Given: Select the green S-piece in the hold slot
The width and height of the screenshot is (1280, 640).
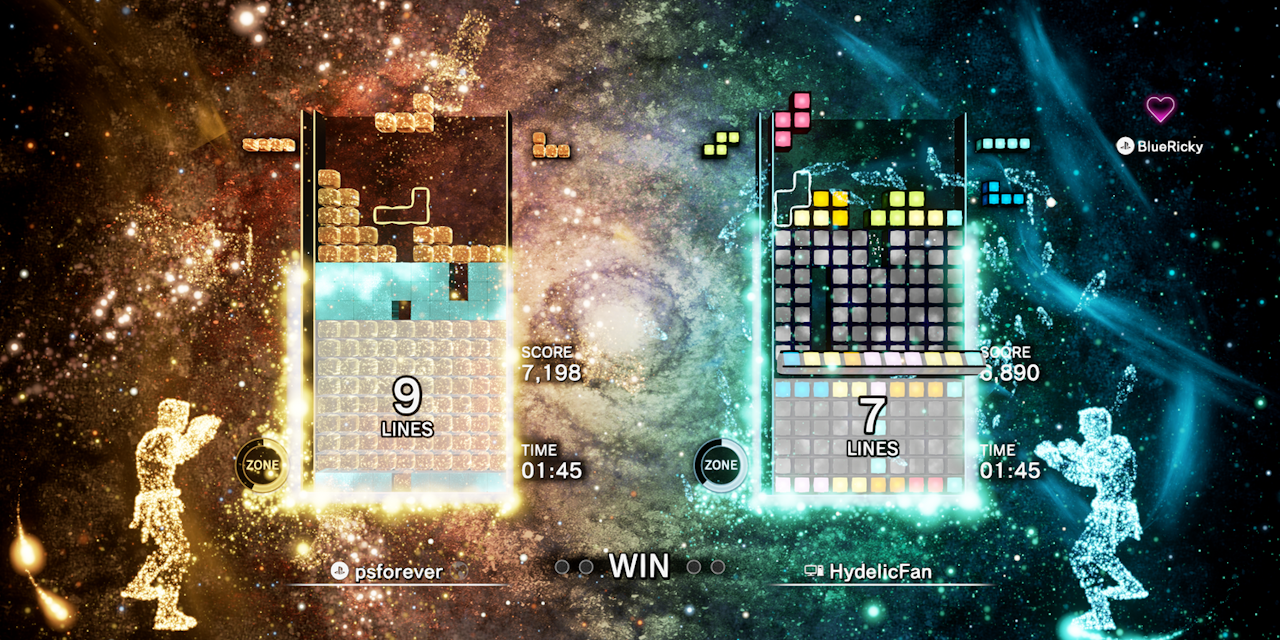Looking at the screenshot, I should coord(721,144).
